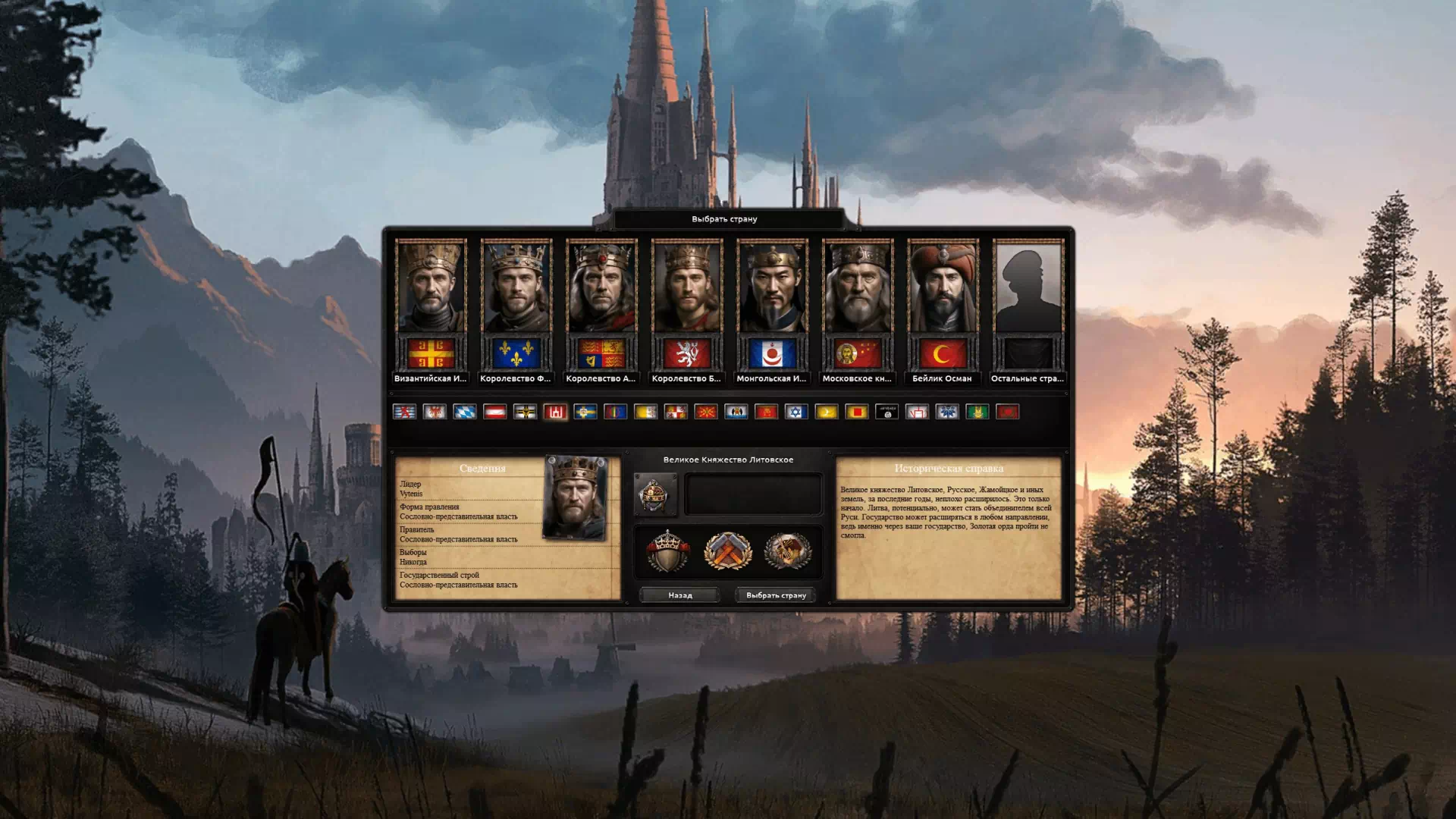Choose the Mongol Empire leader
Image resolution: width=1456 pixels, height=819 pixels.
click(772, 288)
